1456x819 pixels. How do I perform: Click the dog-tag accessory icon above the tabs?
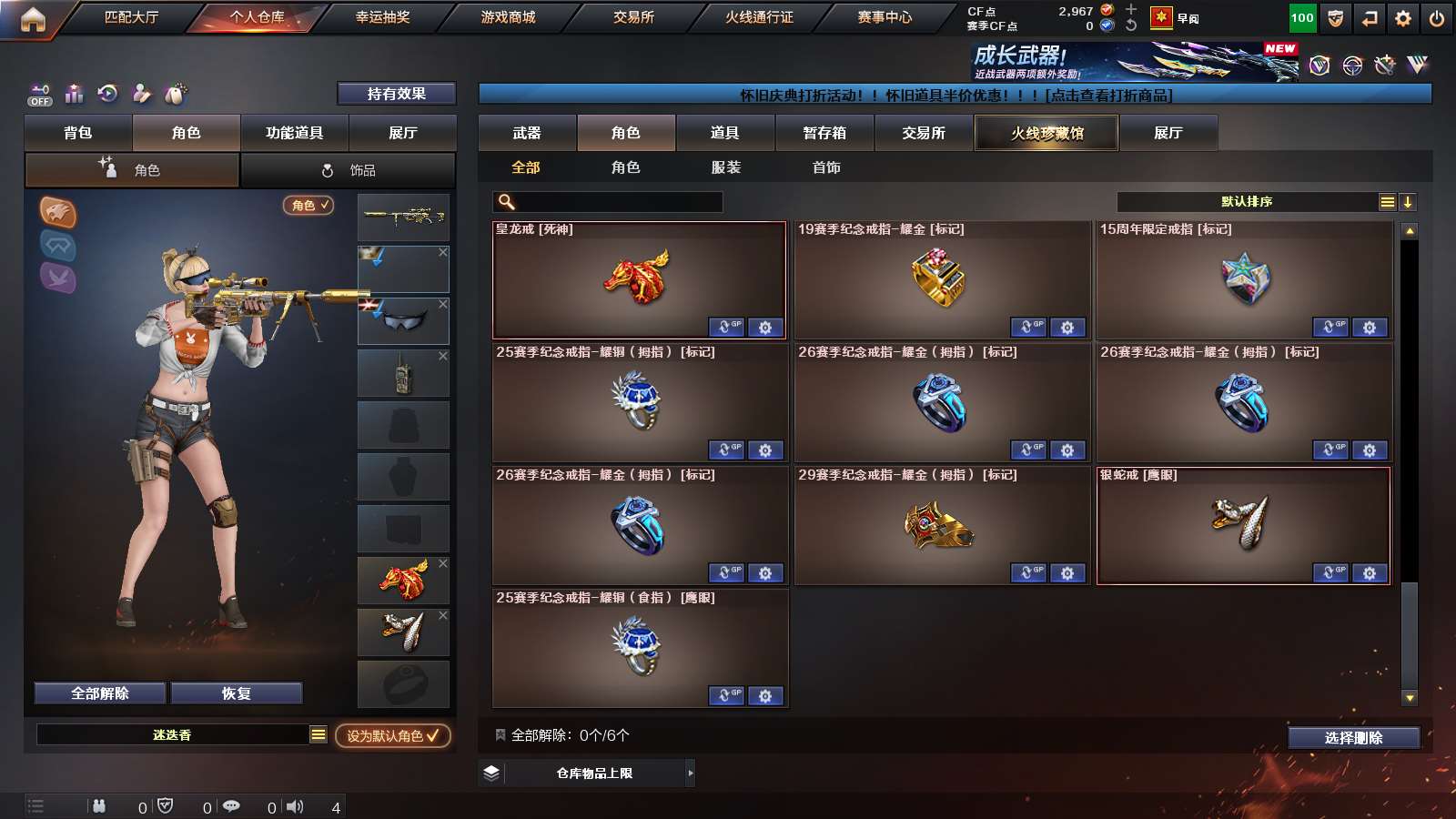point(173,93)
